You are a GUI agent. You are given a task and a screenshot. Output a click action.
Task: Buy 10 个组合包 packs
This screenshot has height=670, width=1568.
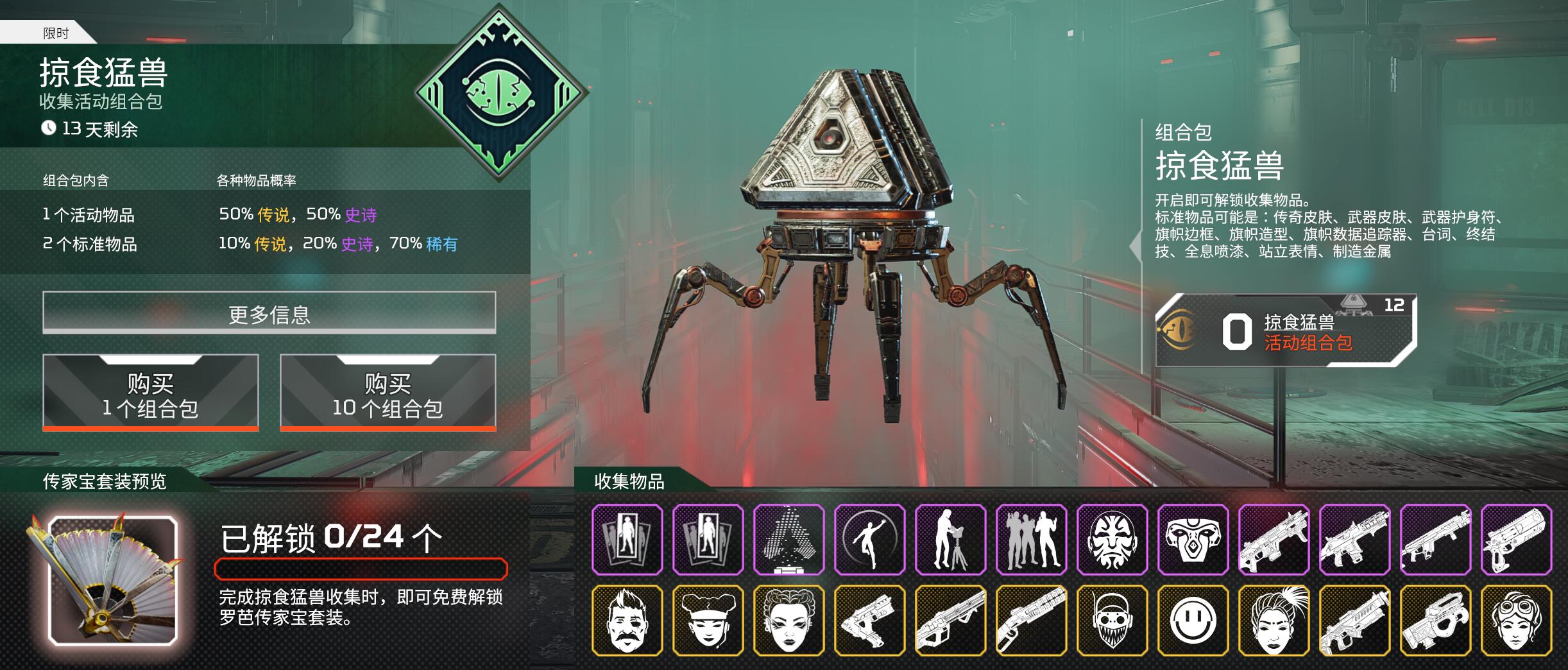coord(388,393)
